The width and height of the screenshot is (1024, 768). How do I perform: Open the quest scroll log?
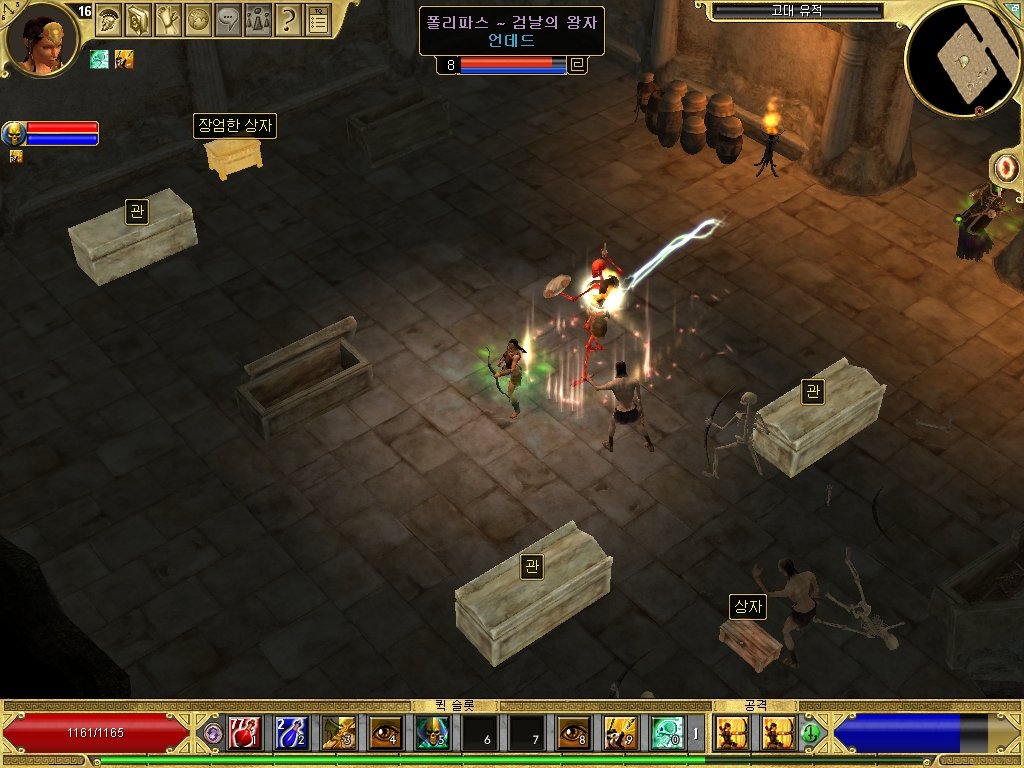[168, 19]
